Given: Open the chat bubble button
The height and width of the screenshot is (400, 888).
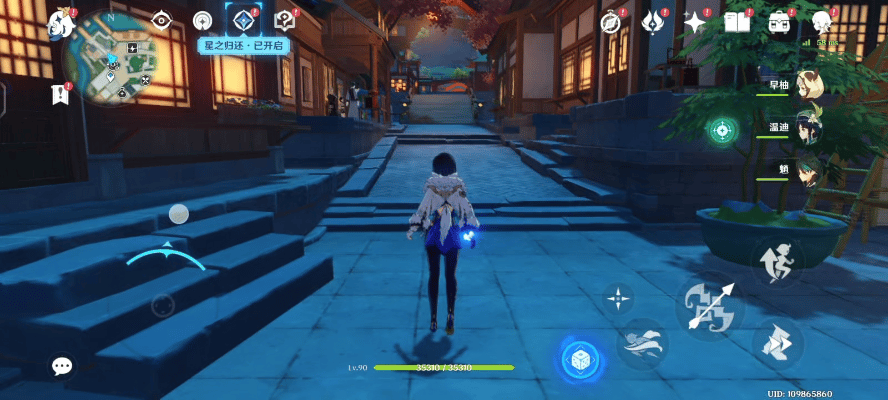Looking at the screenshot, I should click(x=62, y=366).
